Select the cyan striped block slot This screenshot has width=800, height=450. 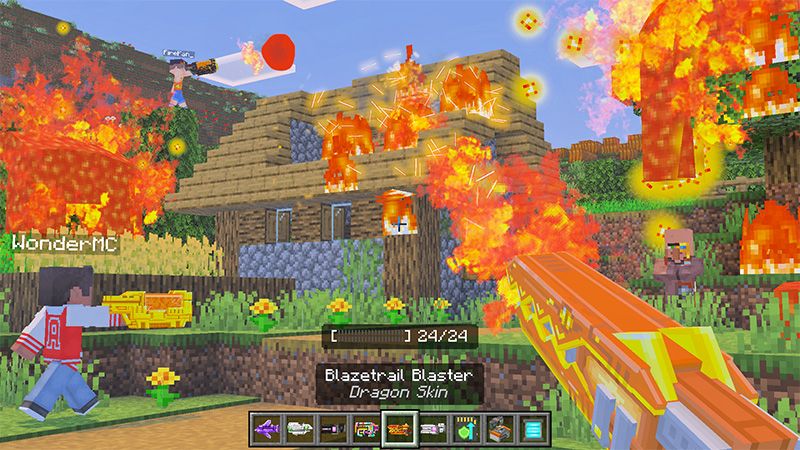532,429
